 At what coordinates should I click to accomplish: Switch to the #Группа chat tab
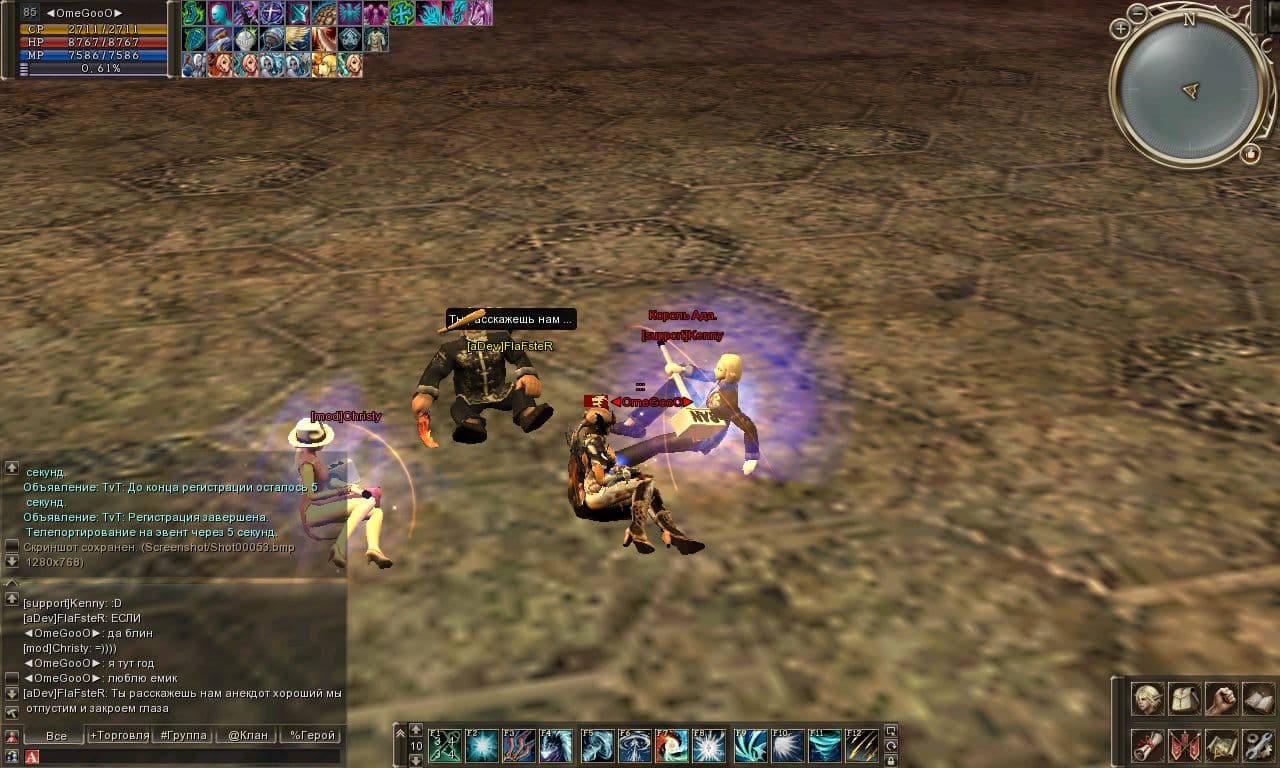coord(183,736)
